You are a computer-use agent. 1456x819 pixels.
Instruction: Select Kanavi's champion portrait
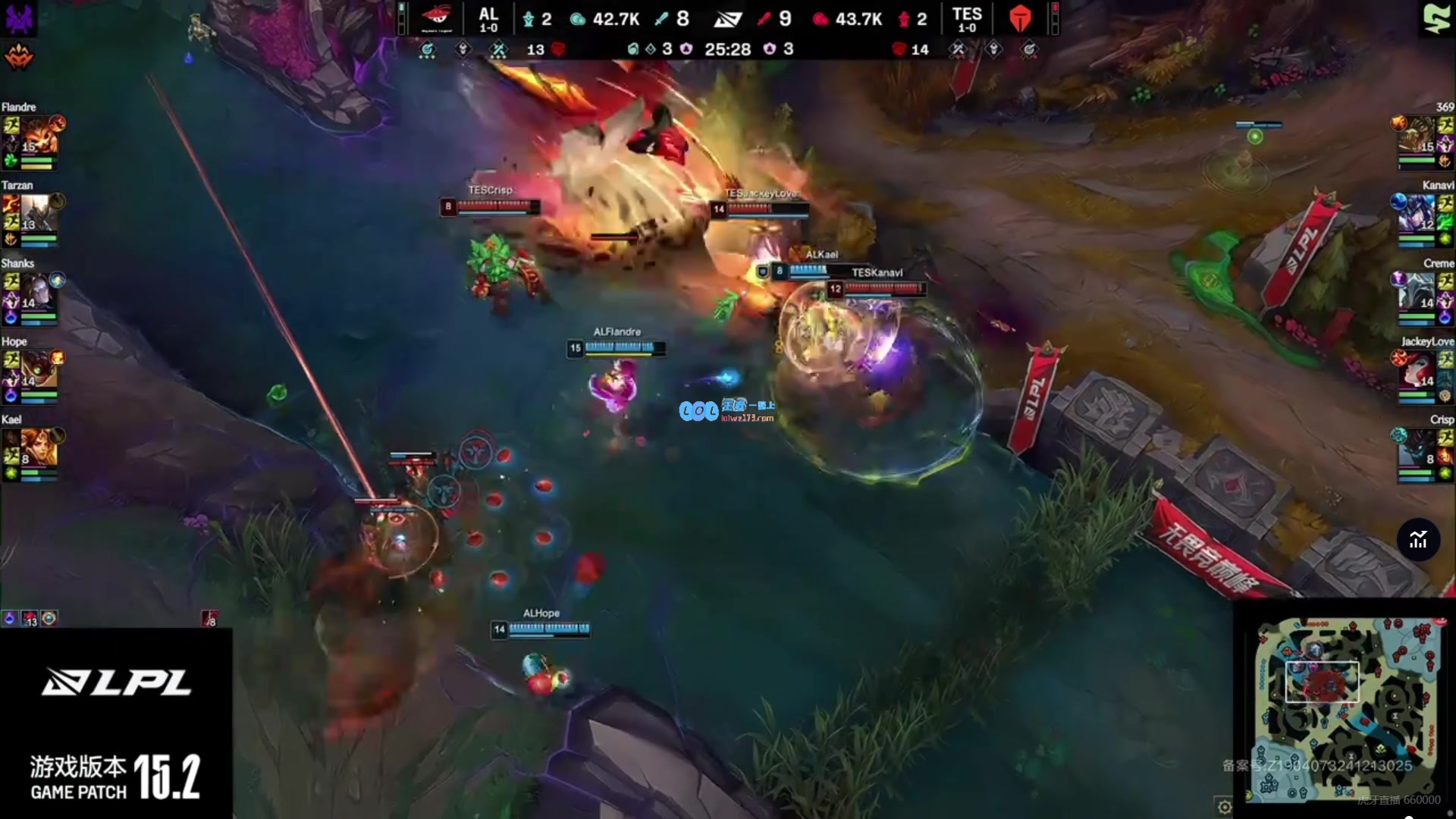pyautogui.click(x=1417, y=214)
